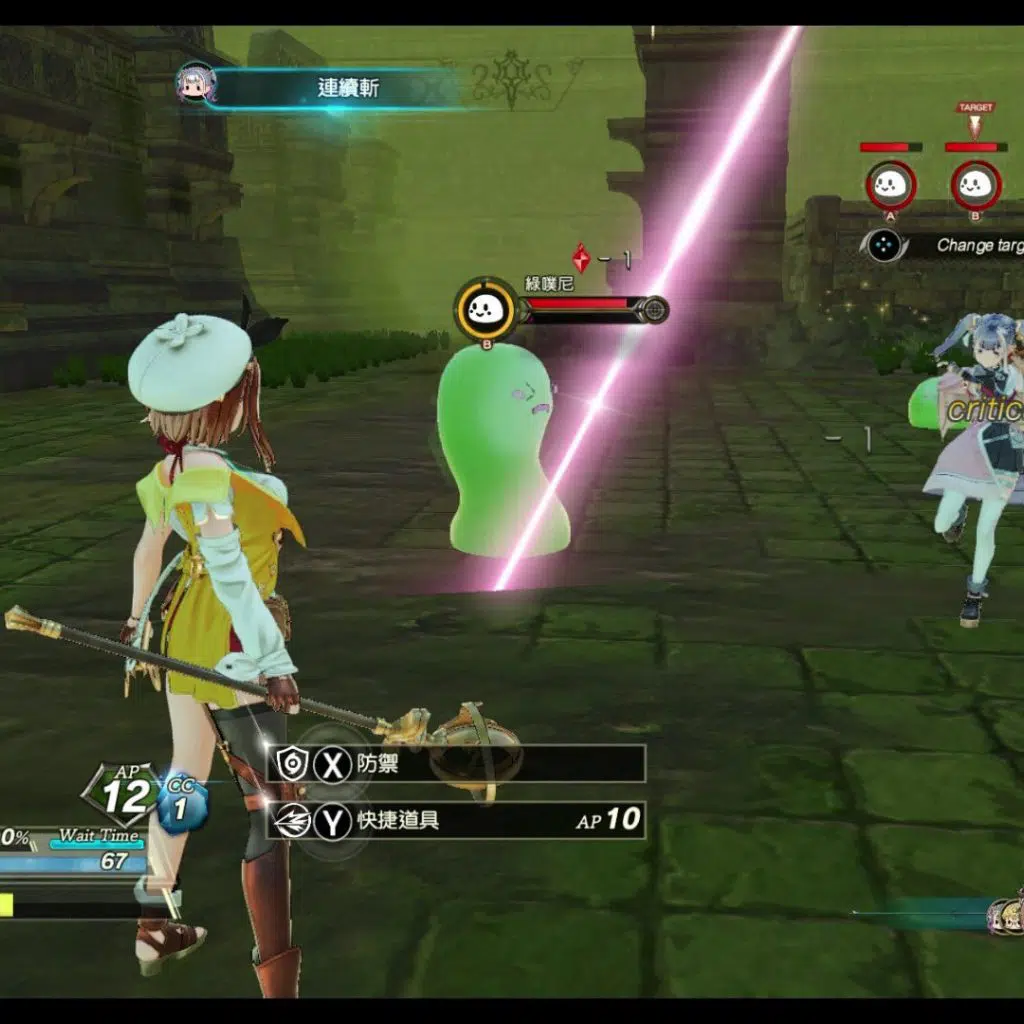Click the 綠噗尼 enemy portrait marker

[x=486, y=309]
